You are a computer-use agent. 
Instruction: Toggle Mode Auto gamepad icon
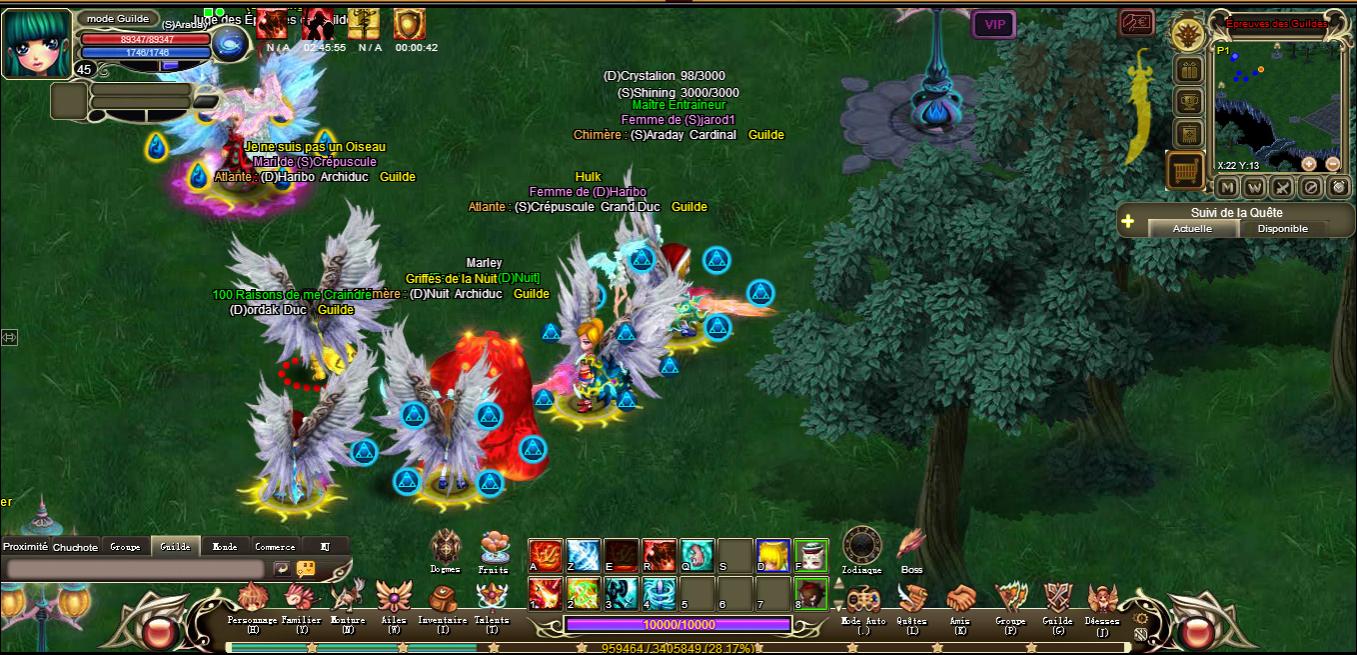(x=862, y=600)
